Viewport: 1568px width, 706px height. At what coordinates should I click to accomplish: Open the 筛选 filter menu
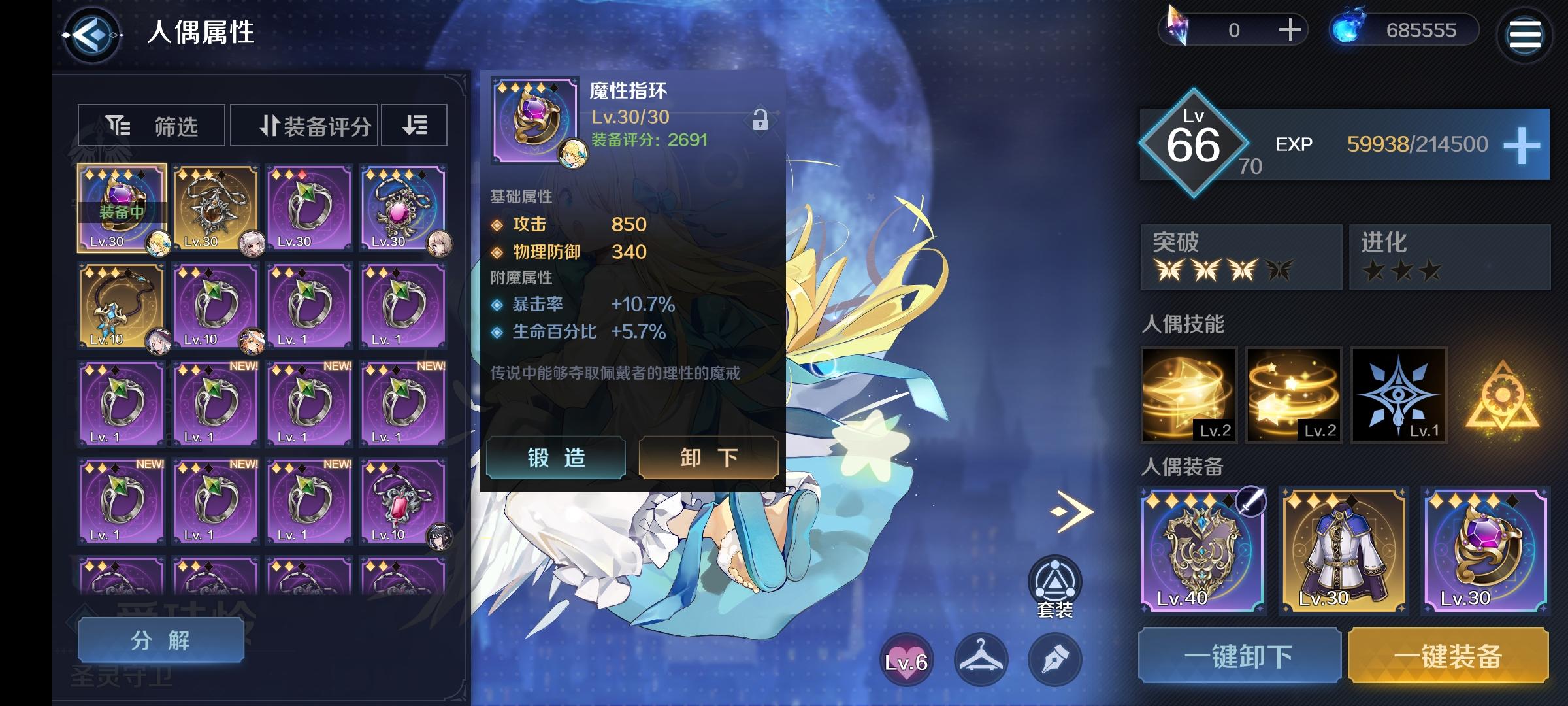click(152, 125)
